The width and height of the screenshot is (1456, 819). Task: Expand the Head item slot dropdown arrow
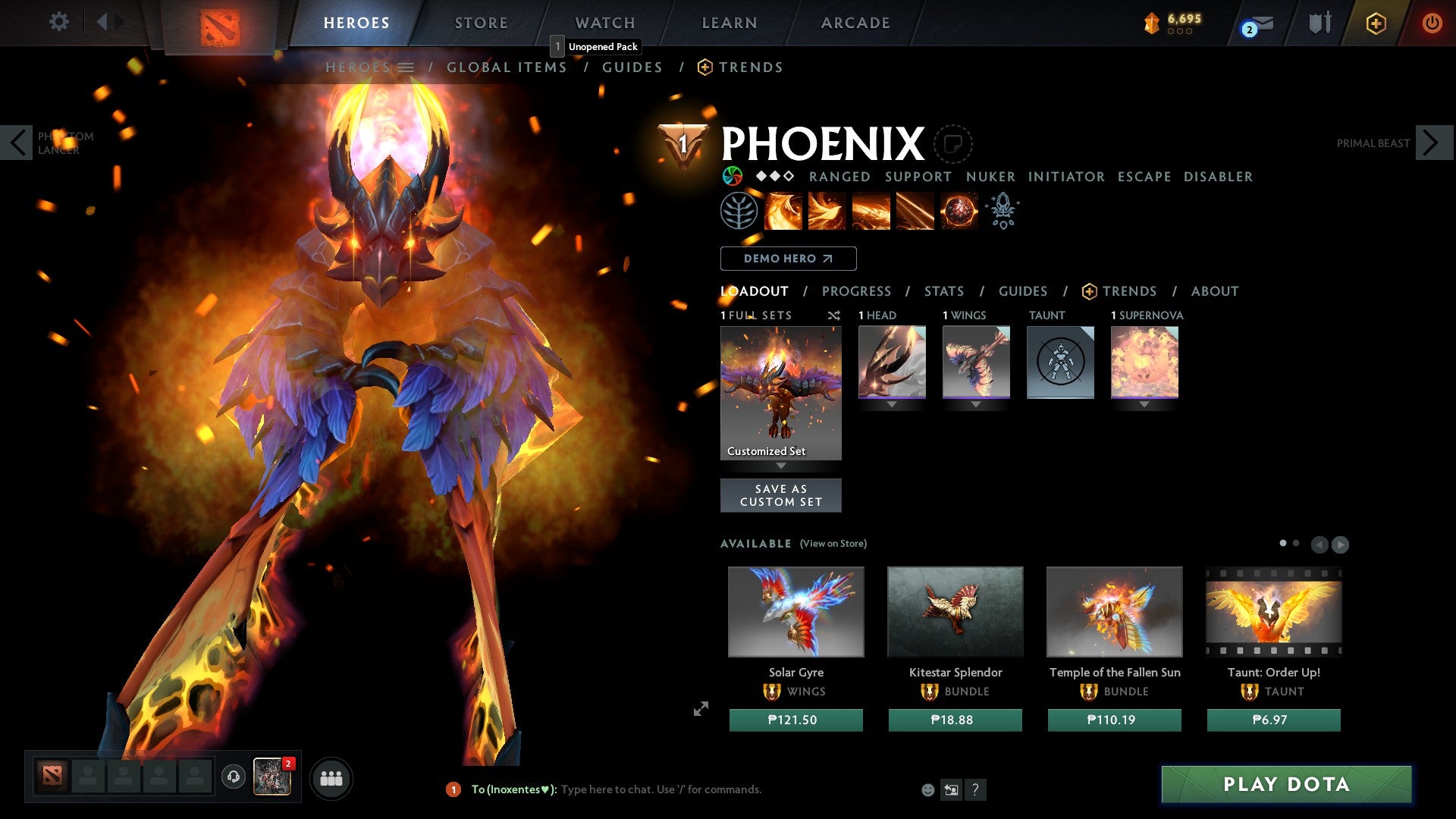click(x=892, y=404)
